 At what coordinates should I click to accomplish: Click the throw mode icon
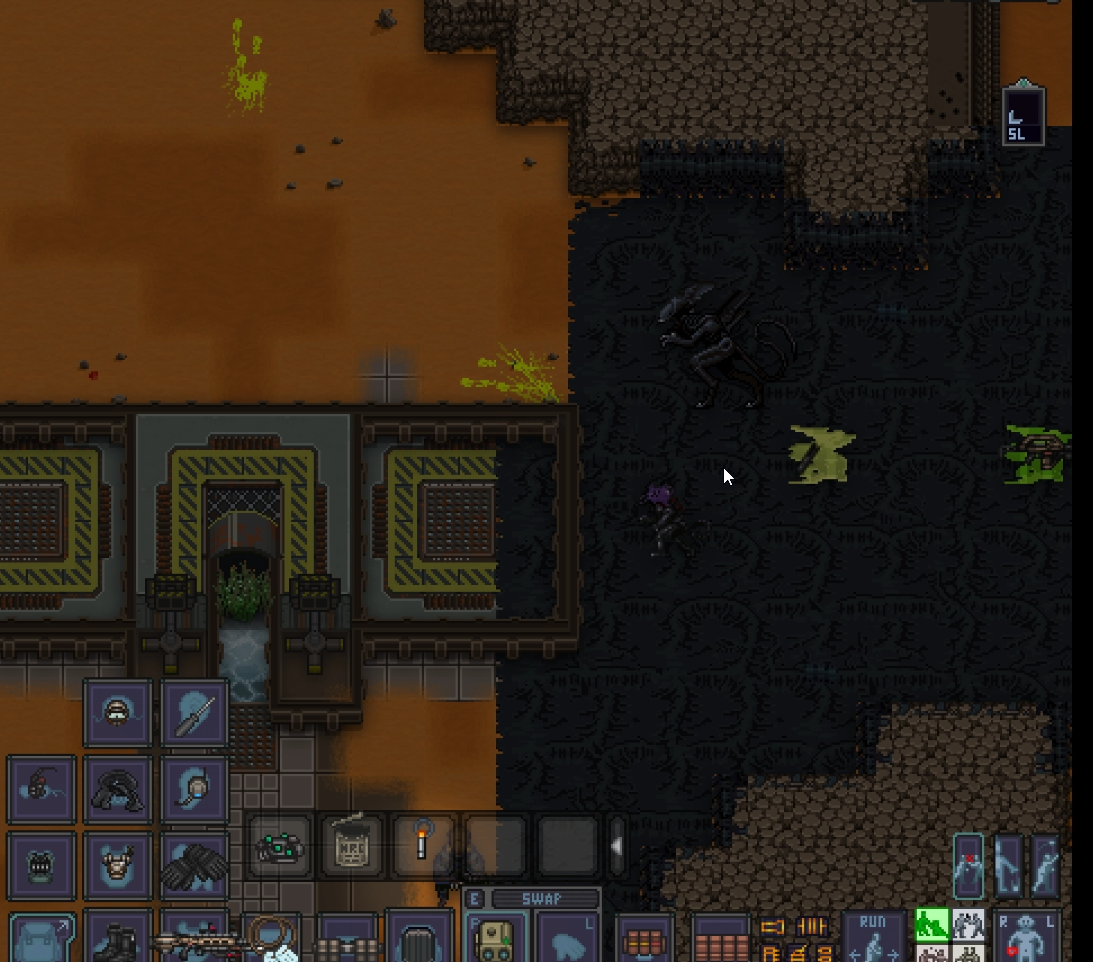[1044, 864]
